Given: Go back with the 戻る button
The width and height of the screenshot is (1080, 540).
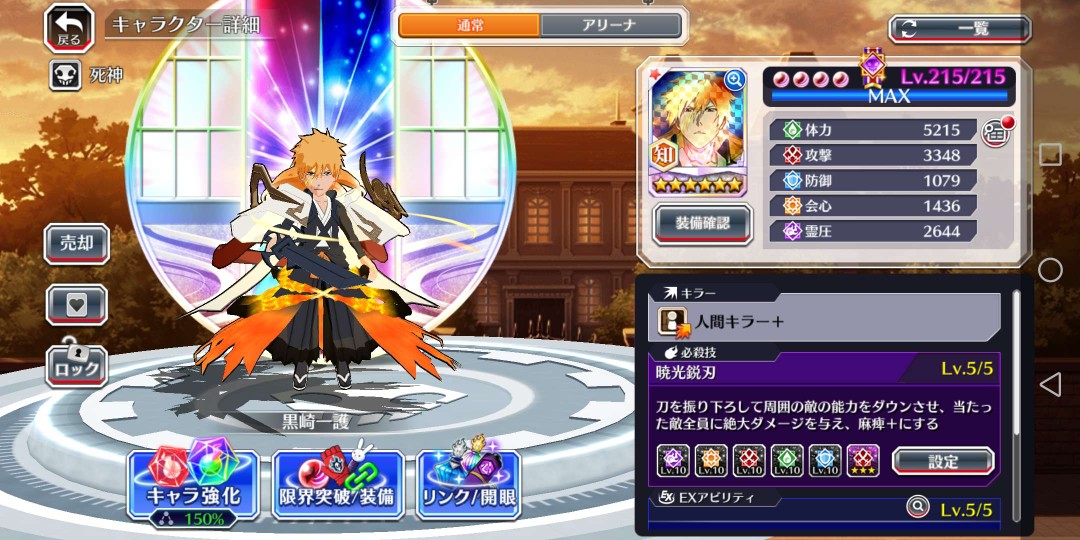Looking at the screenshot, I should [x=69, y=27].
